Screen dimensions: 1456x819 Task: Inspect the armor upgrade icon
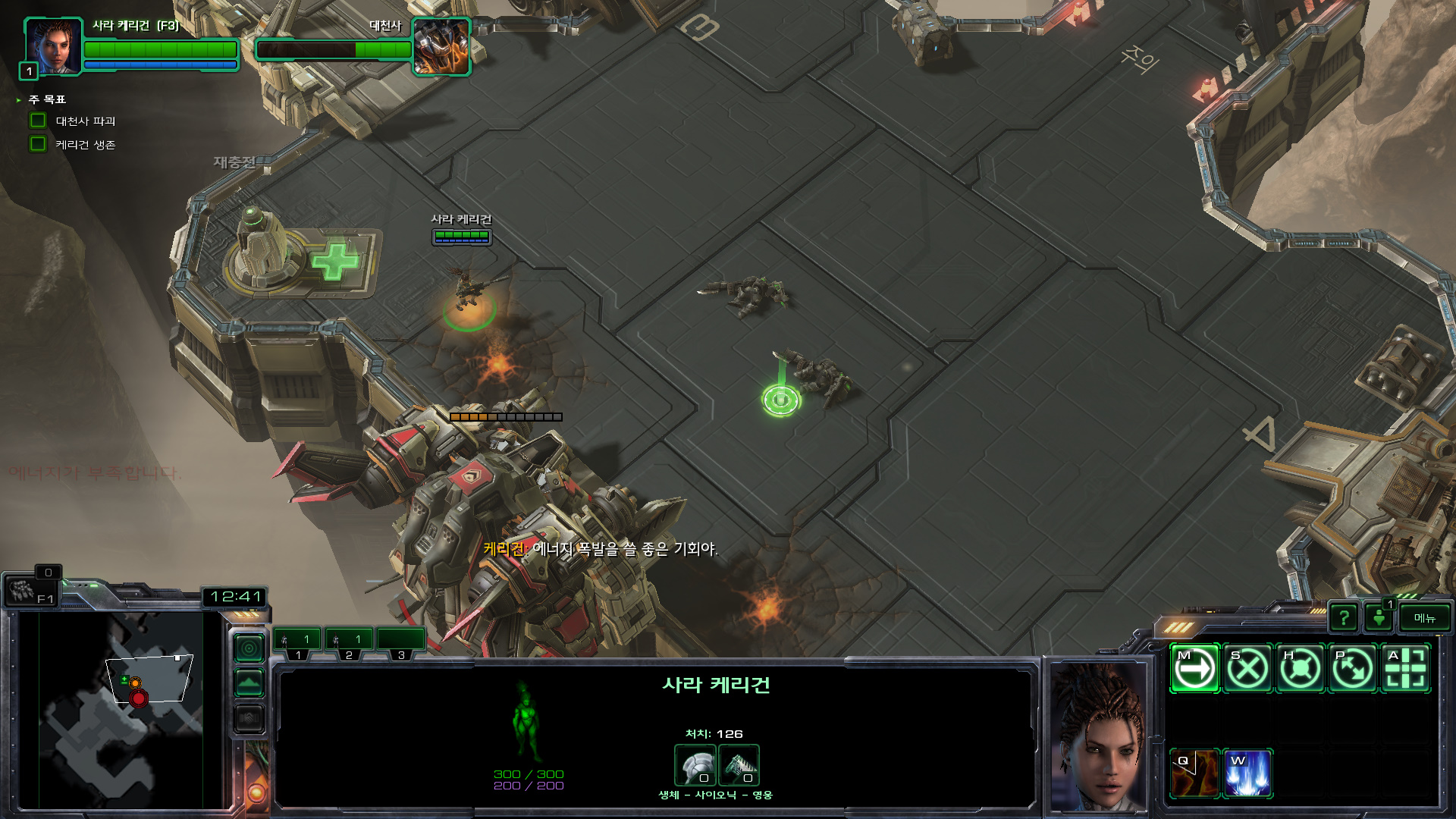(695, 765)
